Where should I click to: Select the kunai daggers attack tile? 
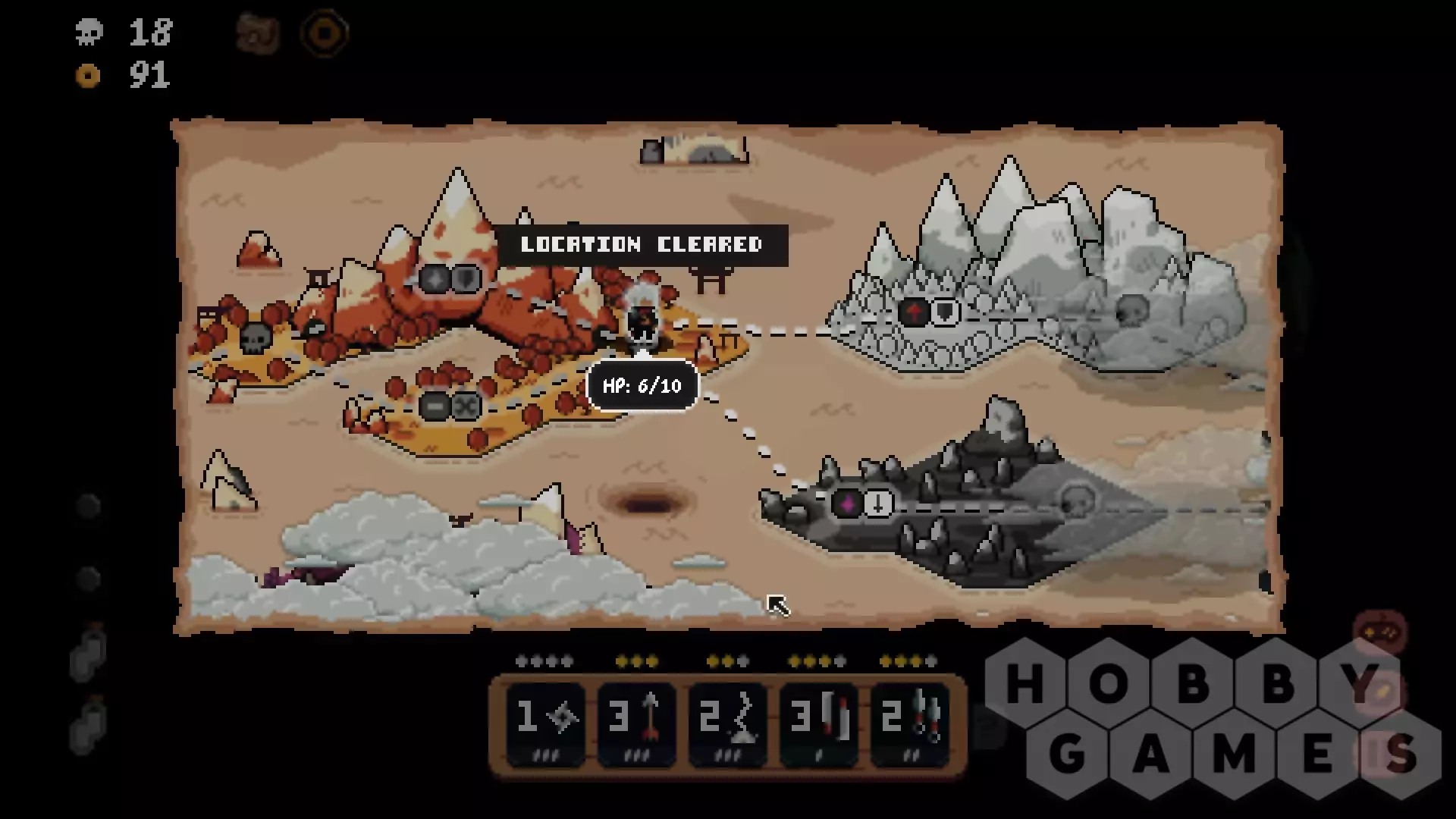coord(909,722)
